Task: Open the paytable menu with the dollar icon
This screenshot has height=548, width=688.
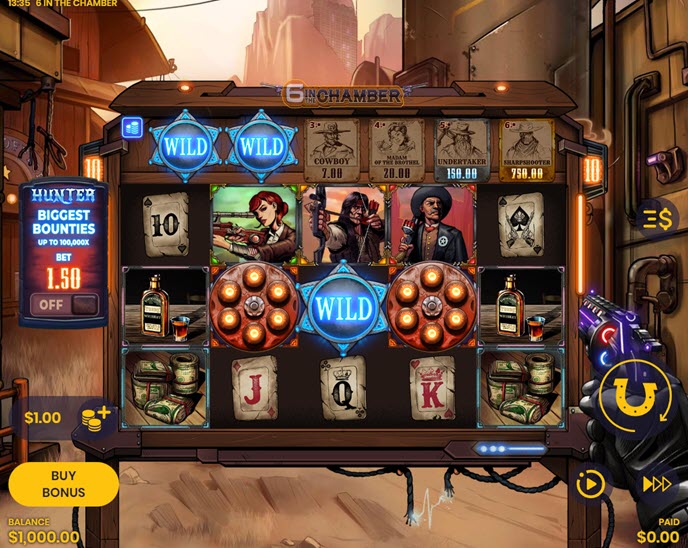Action: [x=655, y=217]
